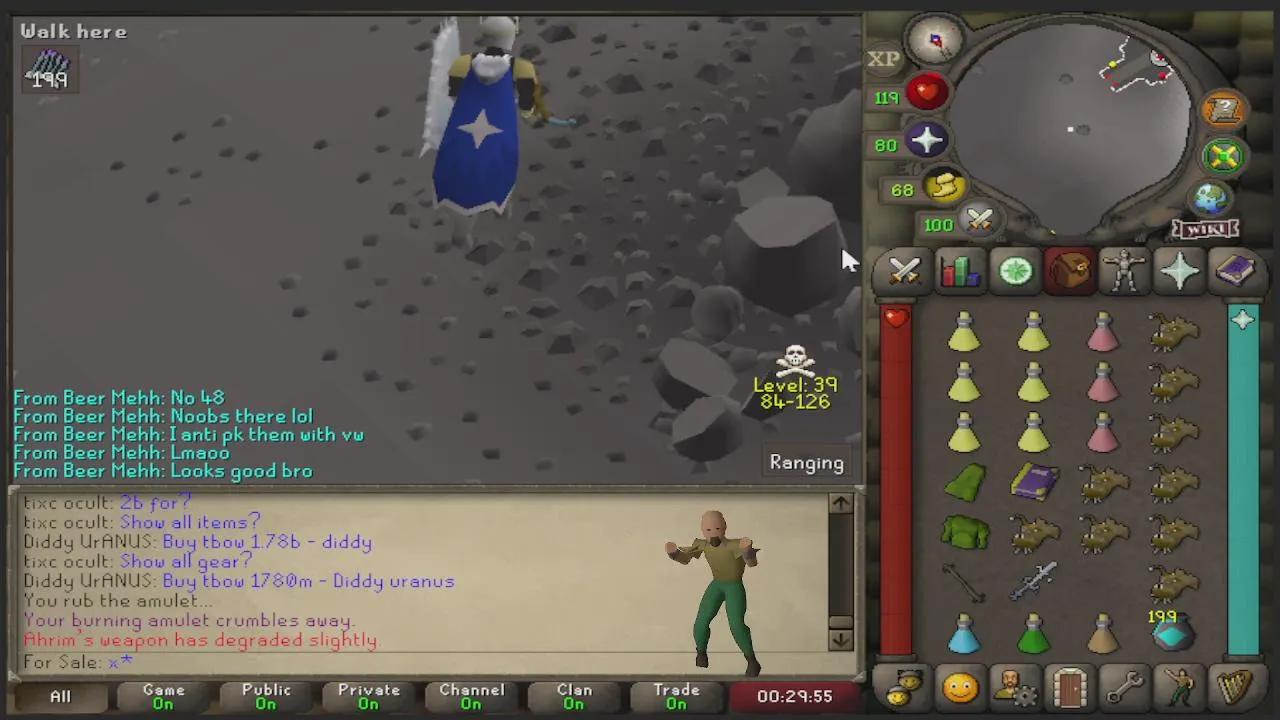Open the Emotes tab
This screenshot has height=720, width=1280.
(x=1178, y=687)
